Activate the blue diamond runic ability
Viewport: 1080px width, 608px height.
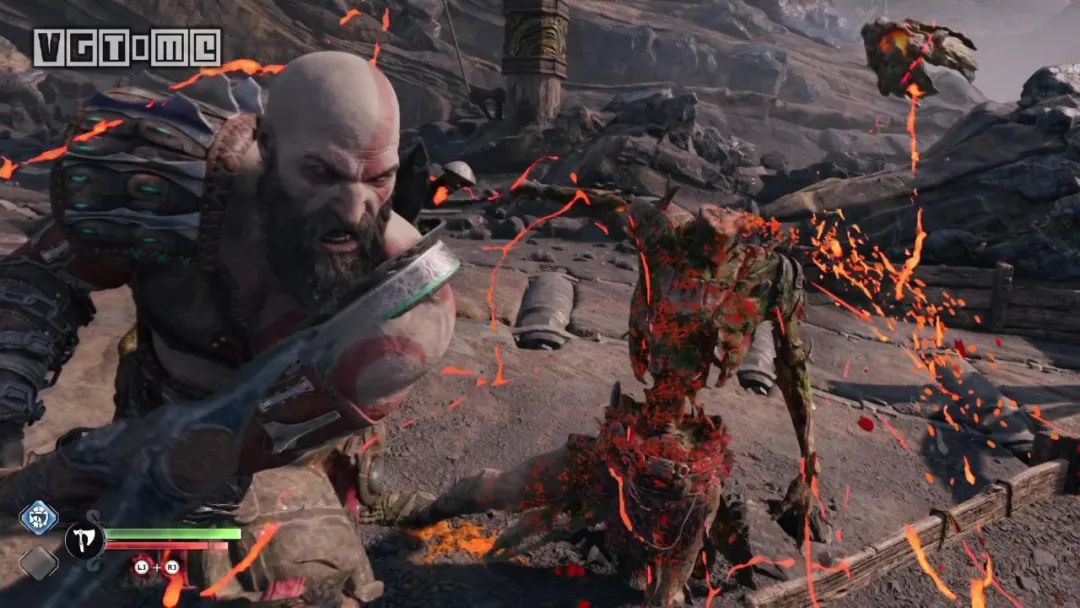38,518
